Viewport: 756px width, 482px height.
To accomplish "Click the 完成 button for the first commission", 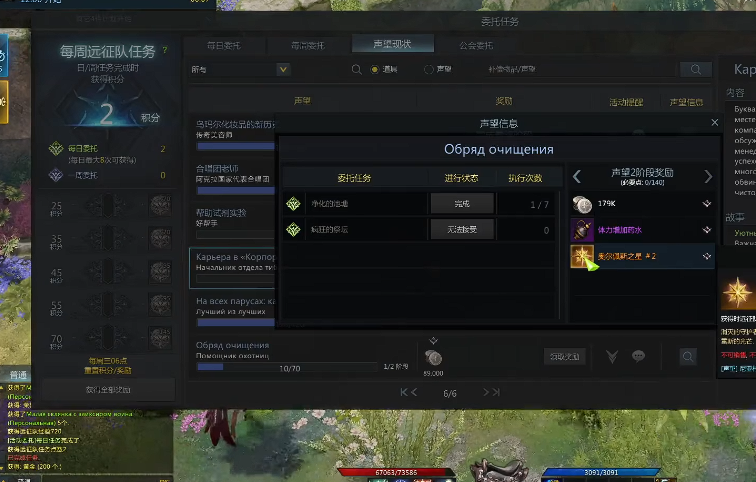I will [x=460, y=203].
